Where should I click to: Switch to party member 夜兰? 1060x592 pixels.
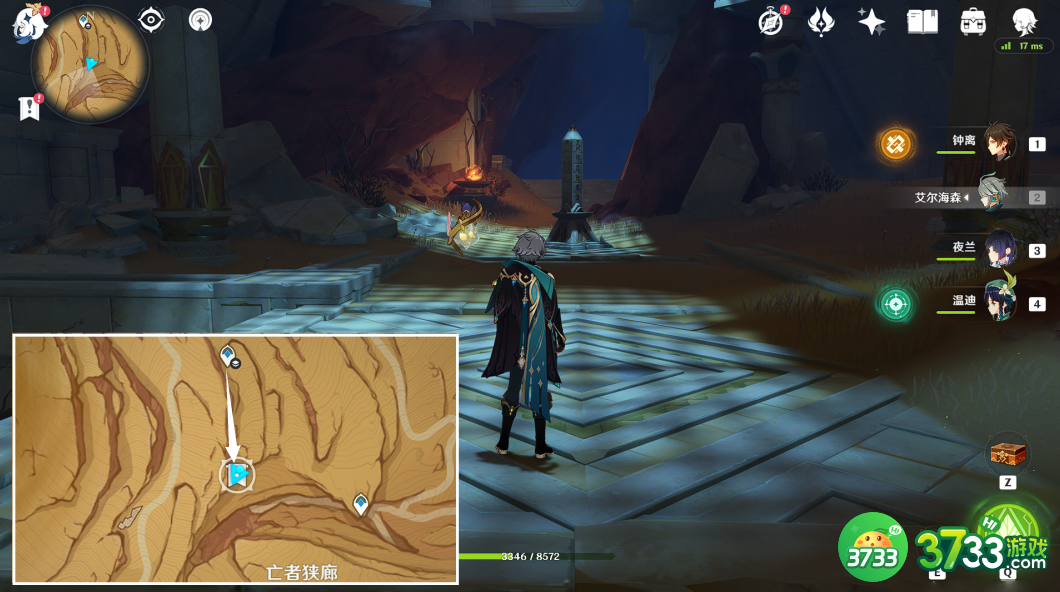[x=998, y=249]
